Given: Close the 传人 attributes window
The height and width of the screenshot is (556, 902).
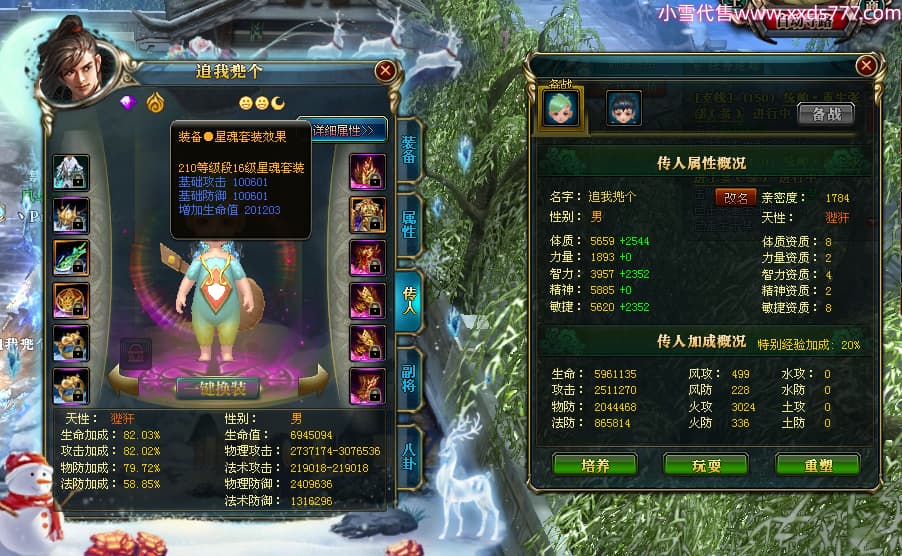Looking at the screenshot, I should click(x=866, y=66).
